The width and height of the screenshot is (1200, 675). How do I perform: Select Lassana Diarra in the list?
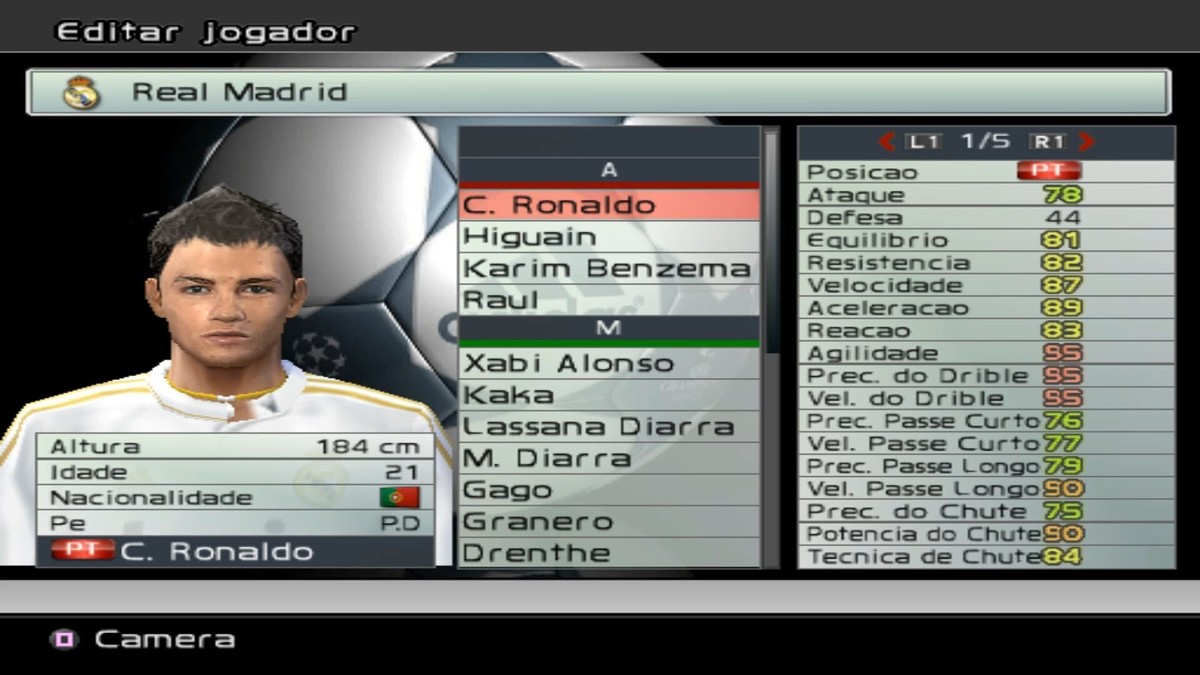tap(608, 427)
